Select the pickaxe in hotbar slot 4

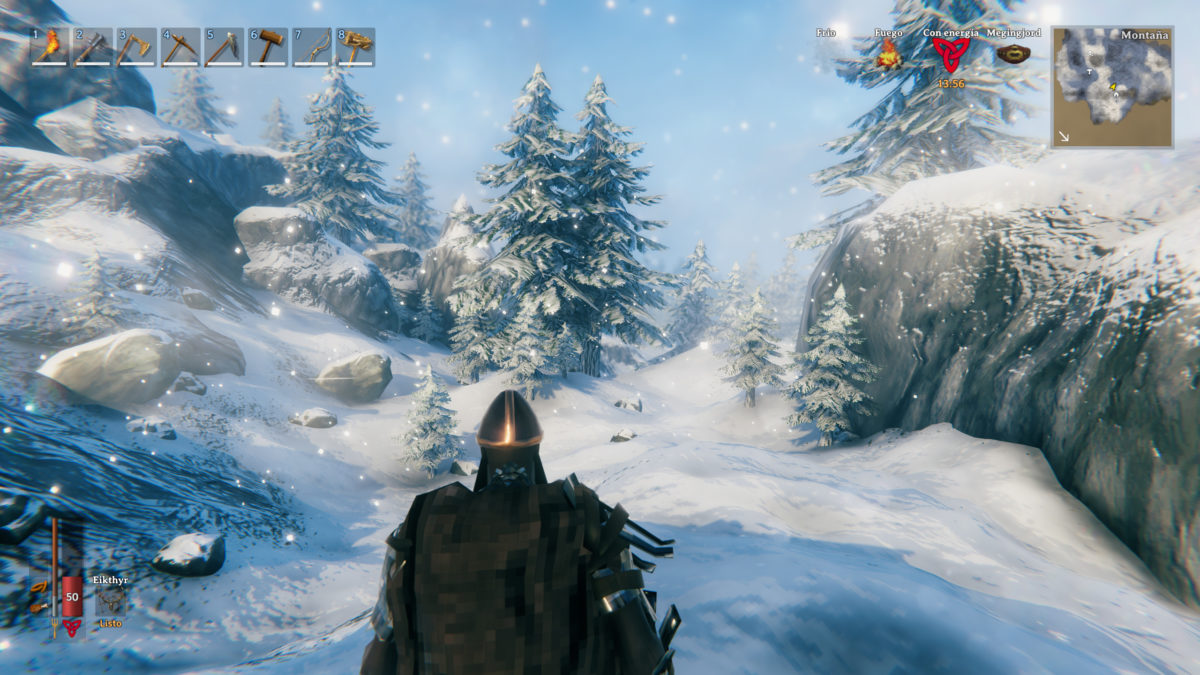(180, 47)
